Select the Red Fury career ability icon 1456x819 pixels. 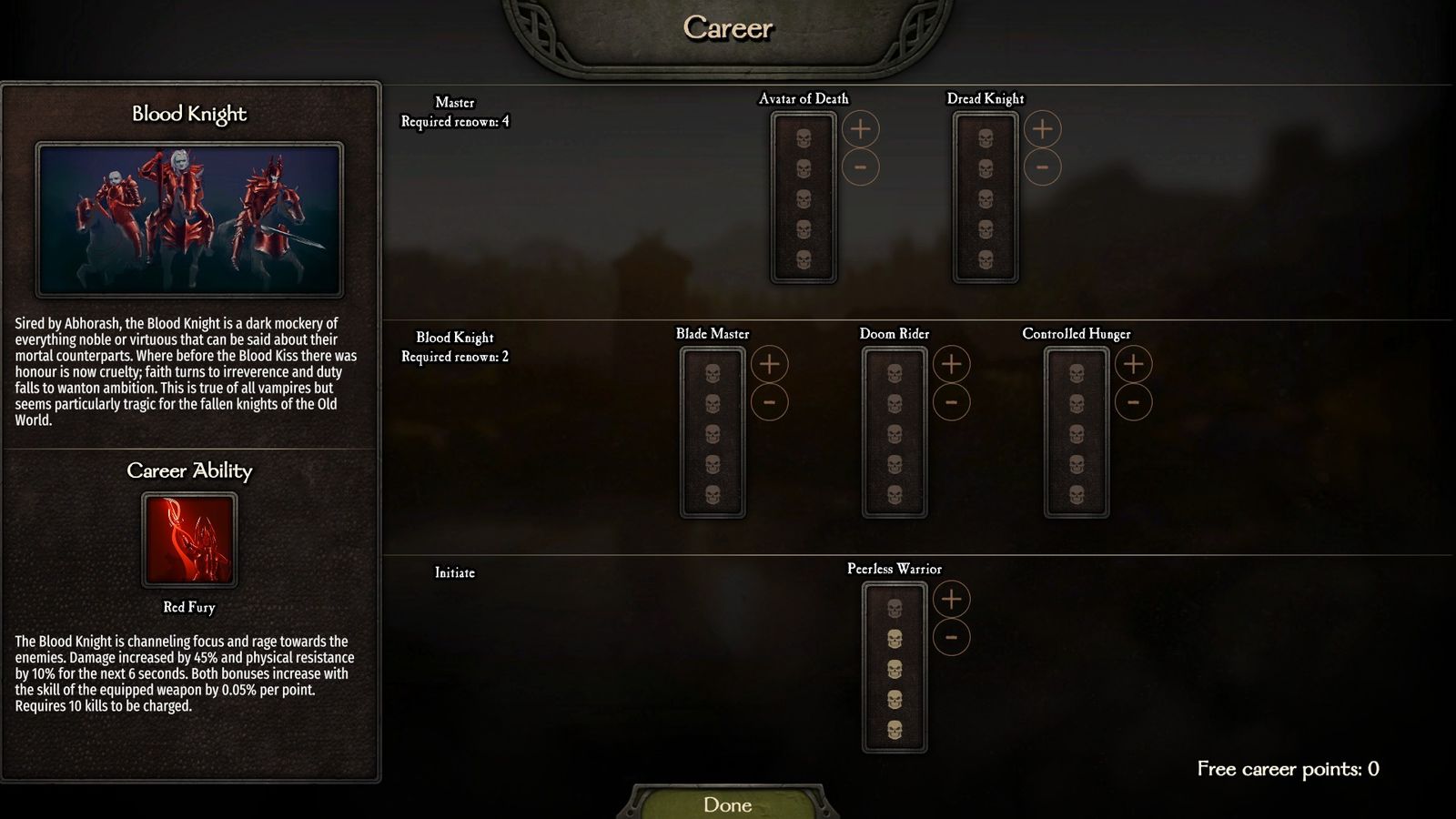tap(189, 540)
